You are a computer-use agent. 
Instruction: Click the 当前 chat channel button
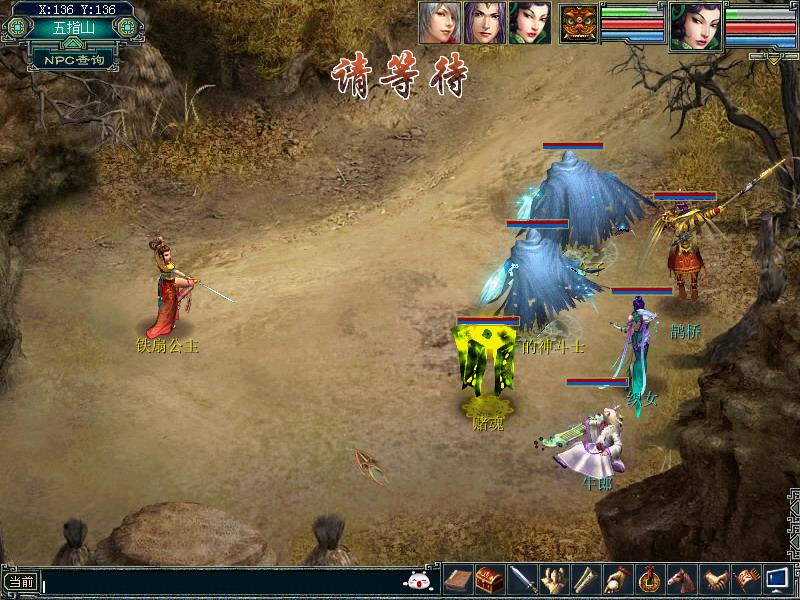click(x=20, y=581)
